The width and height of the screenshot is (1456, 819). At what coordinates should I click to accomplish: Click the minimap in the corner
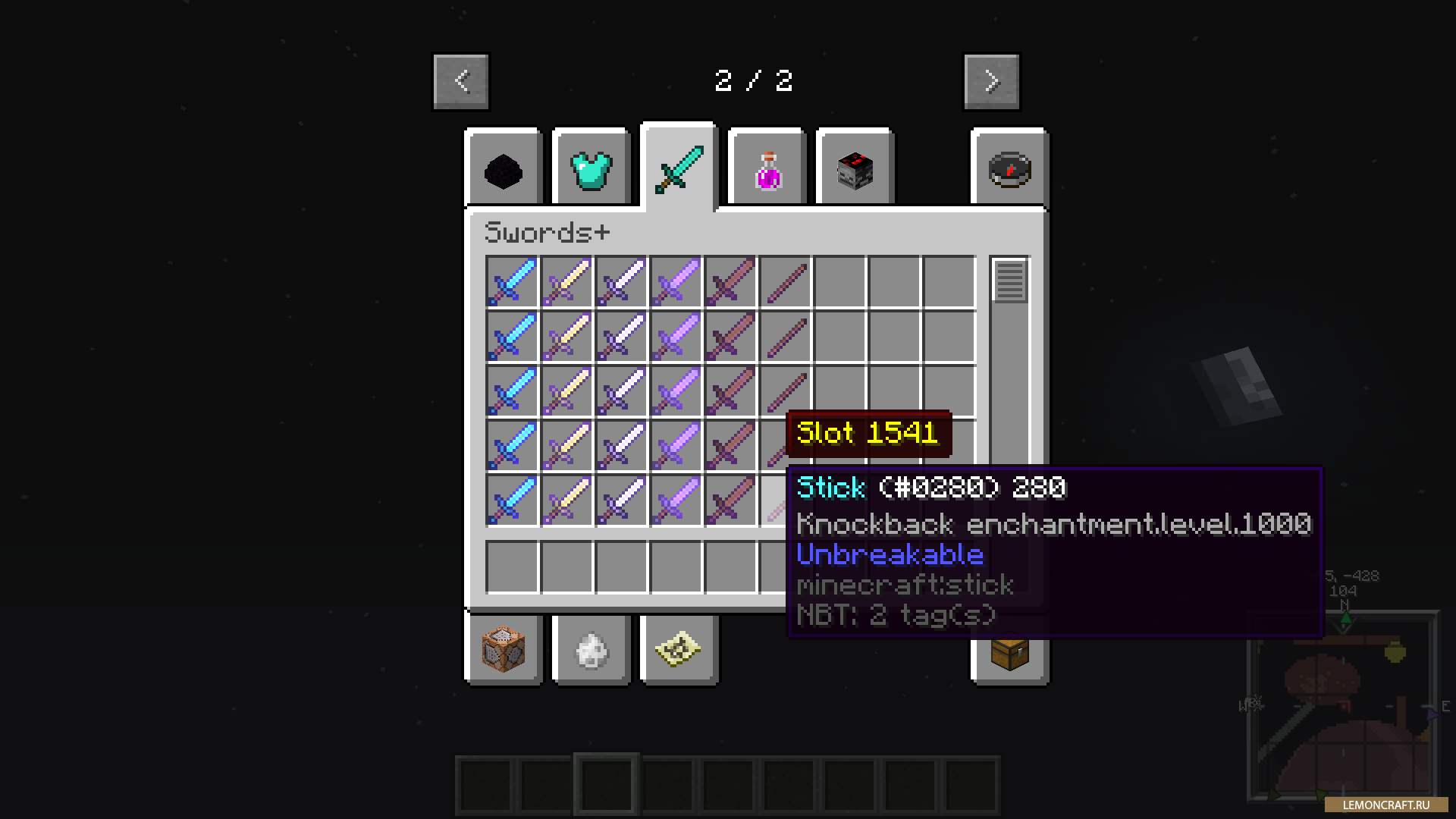click(x=1343, y=705)
